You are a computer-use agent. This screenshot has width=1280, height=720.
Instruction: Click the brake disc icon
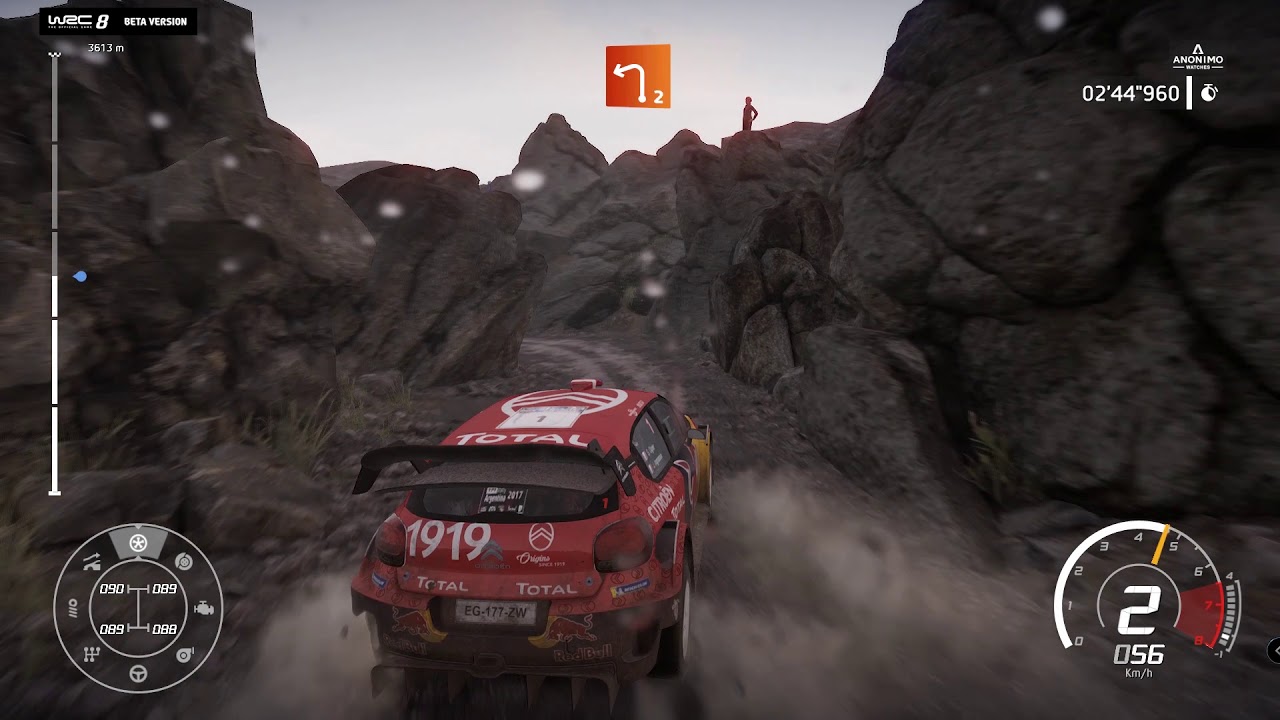[x=183, y=562]
